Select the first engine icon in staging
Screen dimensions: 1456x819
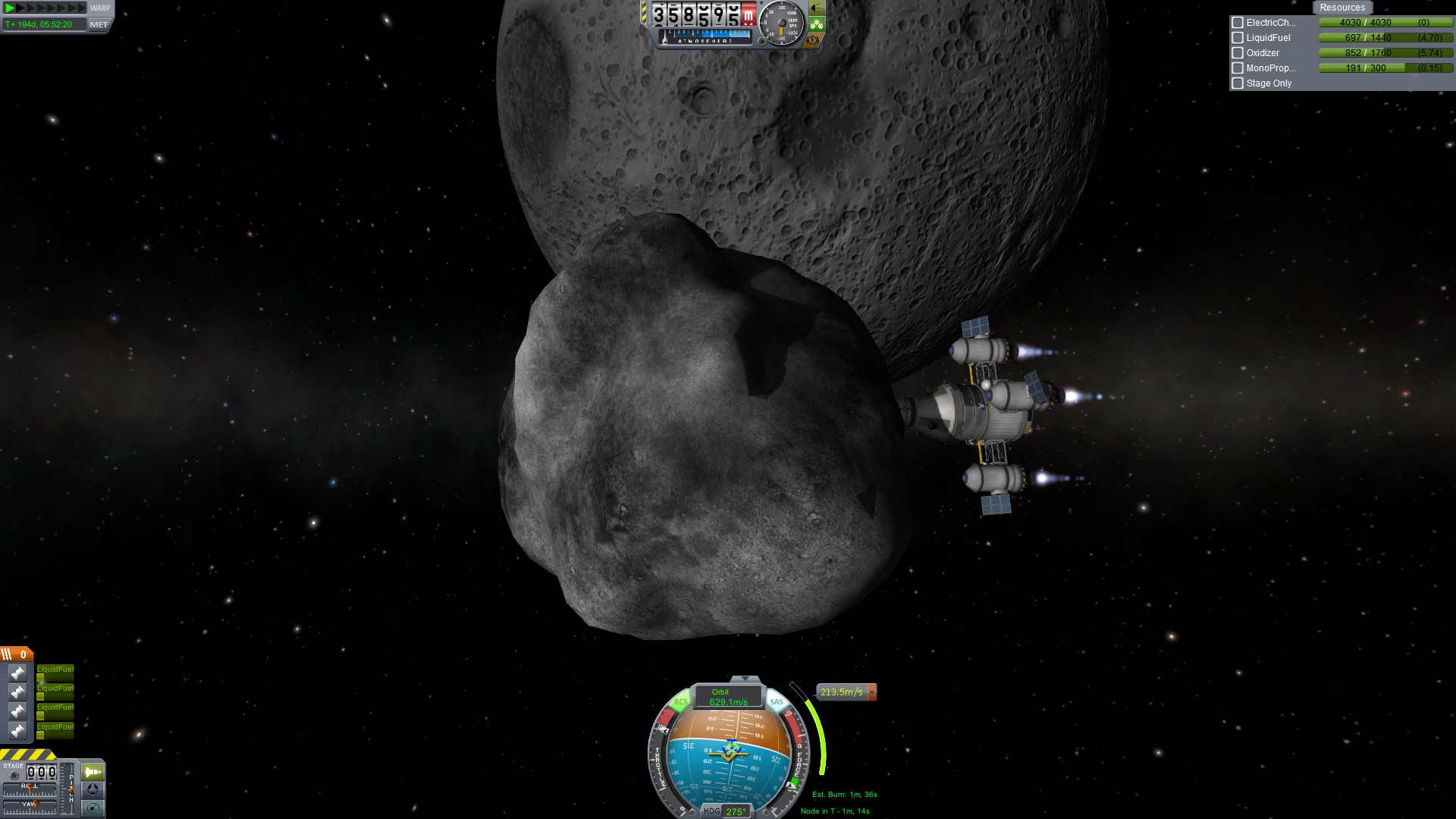[17, 673]
